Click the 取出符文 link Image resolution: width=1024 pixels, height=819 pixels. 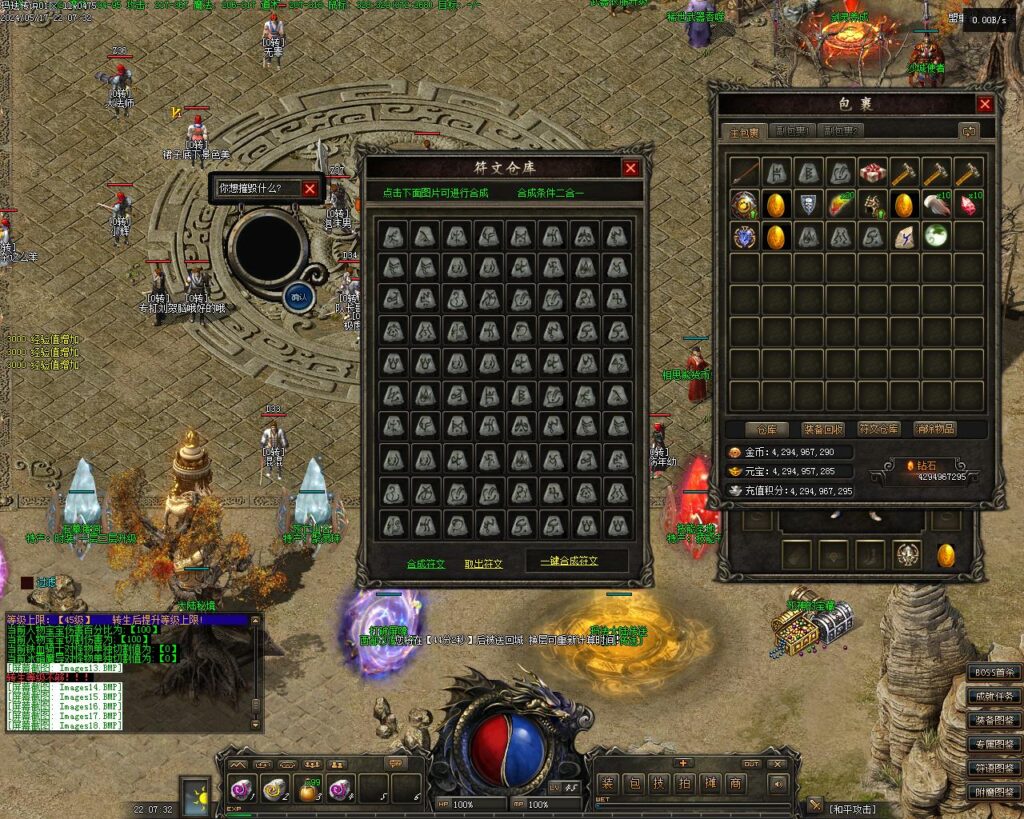coord(484,564)
